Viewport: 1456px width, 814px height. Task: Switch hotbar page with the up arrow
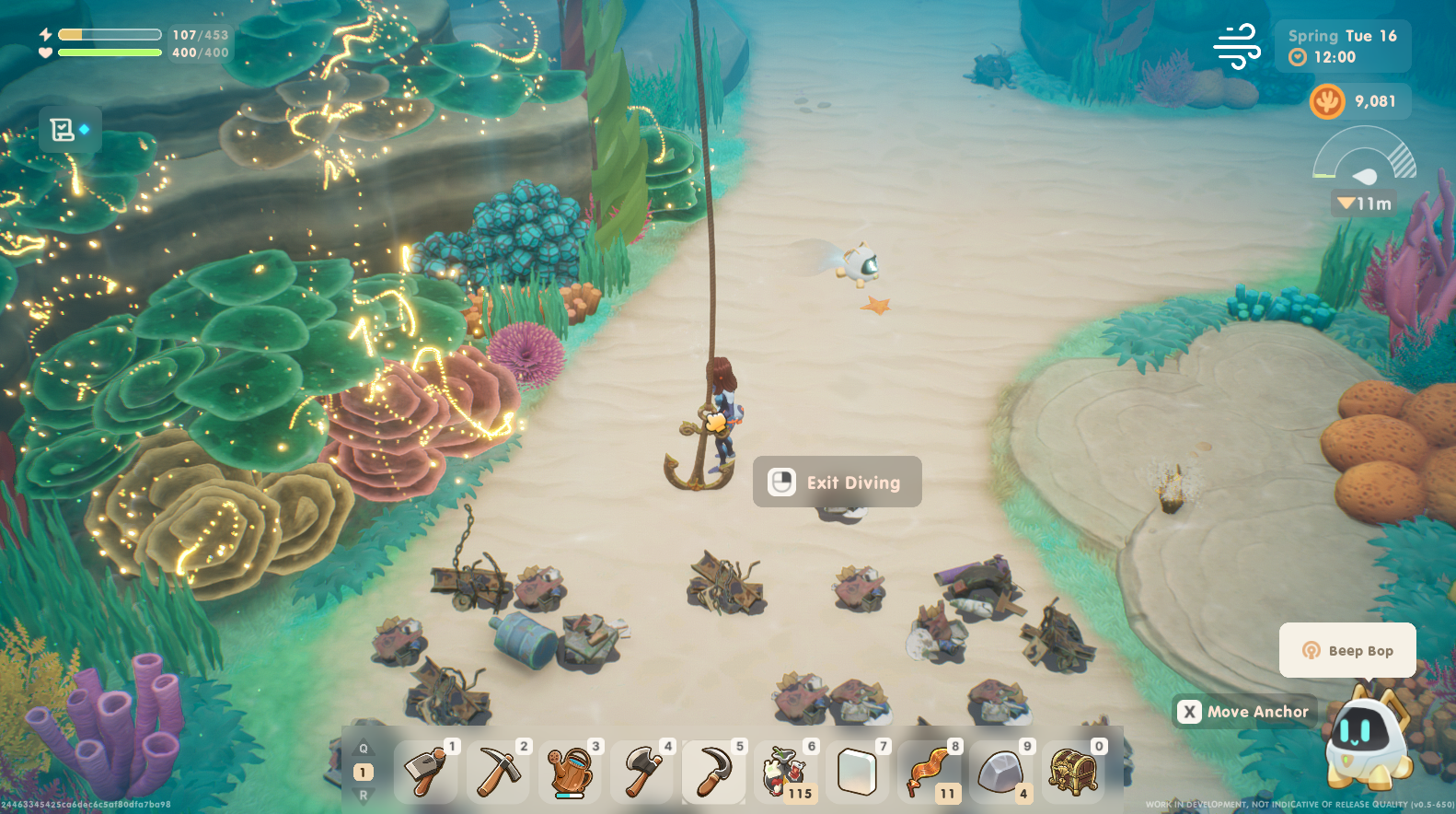click(x=364, y=750)
